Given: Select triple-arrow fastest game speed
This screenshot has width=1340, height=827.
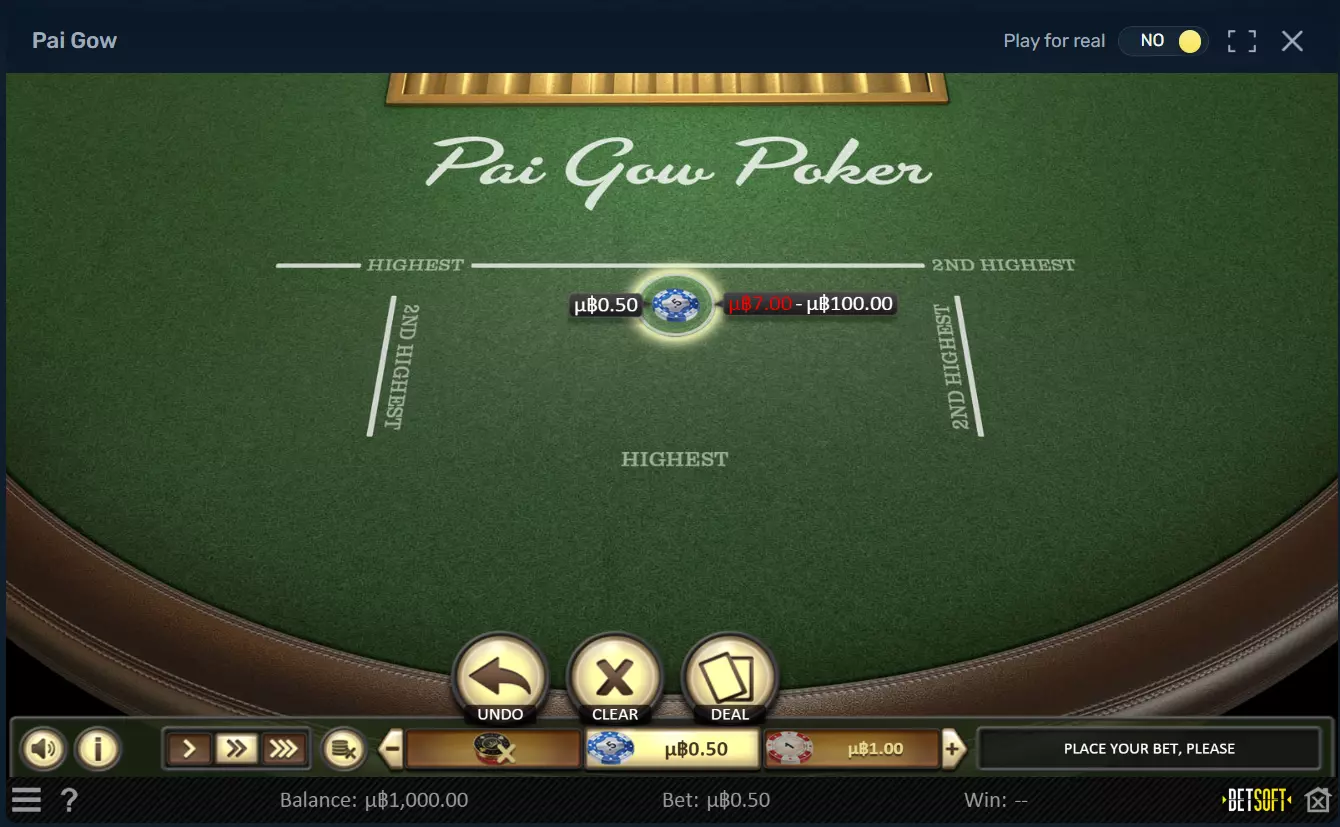Looking at the screenshot, I should tap(285, 747).
